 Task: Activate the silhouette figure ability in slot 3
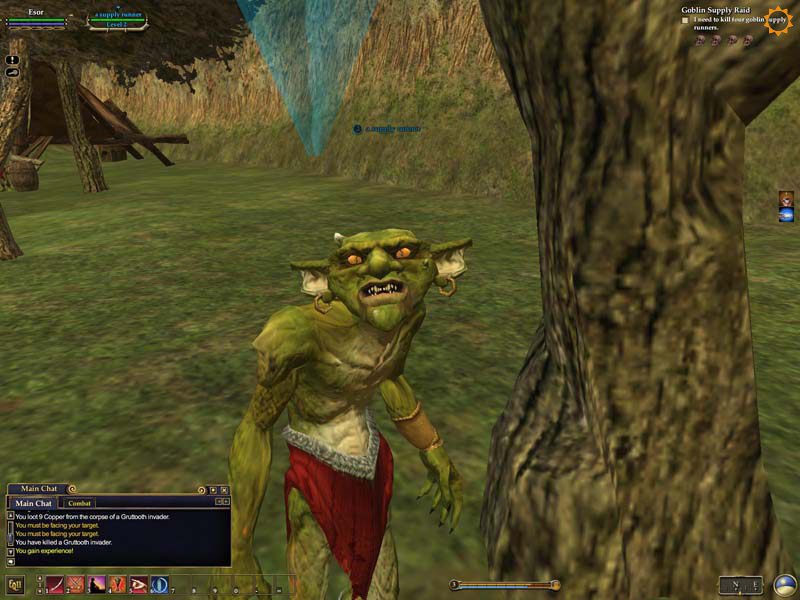tap(97, 585)
